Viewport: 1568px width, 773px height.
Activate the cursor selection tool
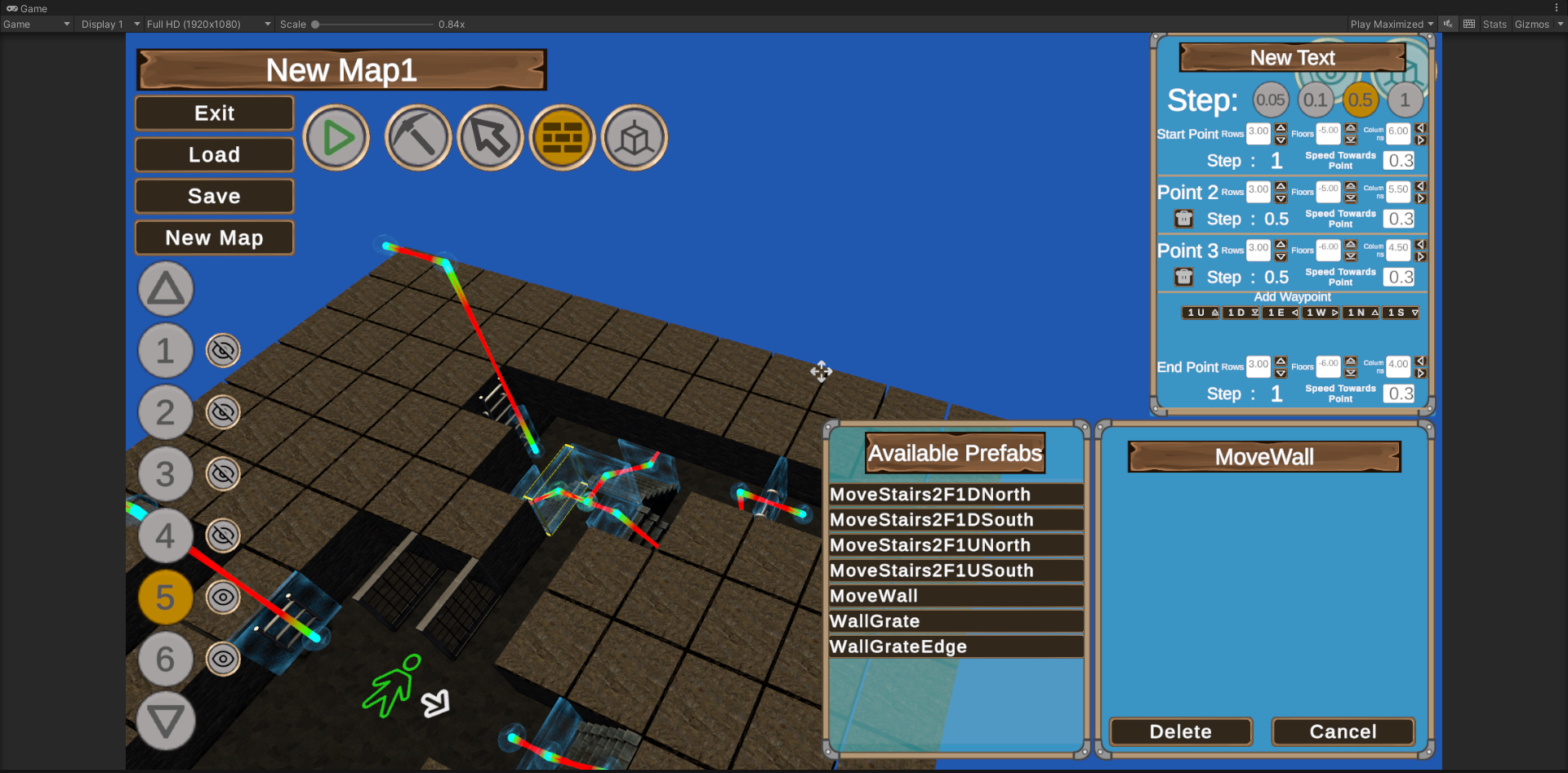[x=490, y=138]
